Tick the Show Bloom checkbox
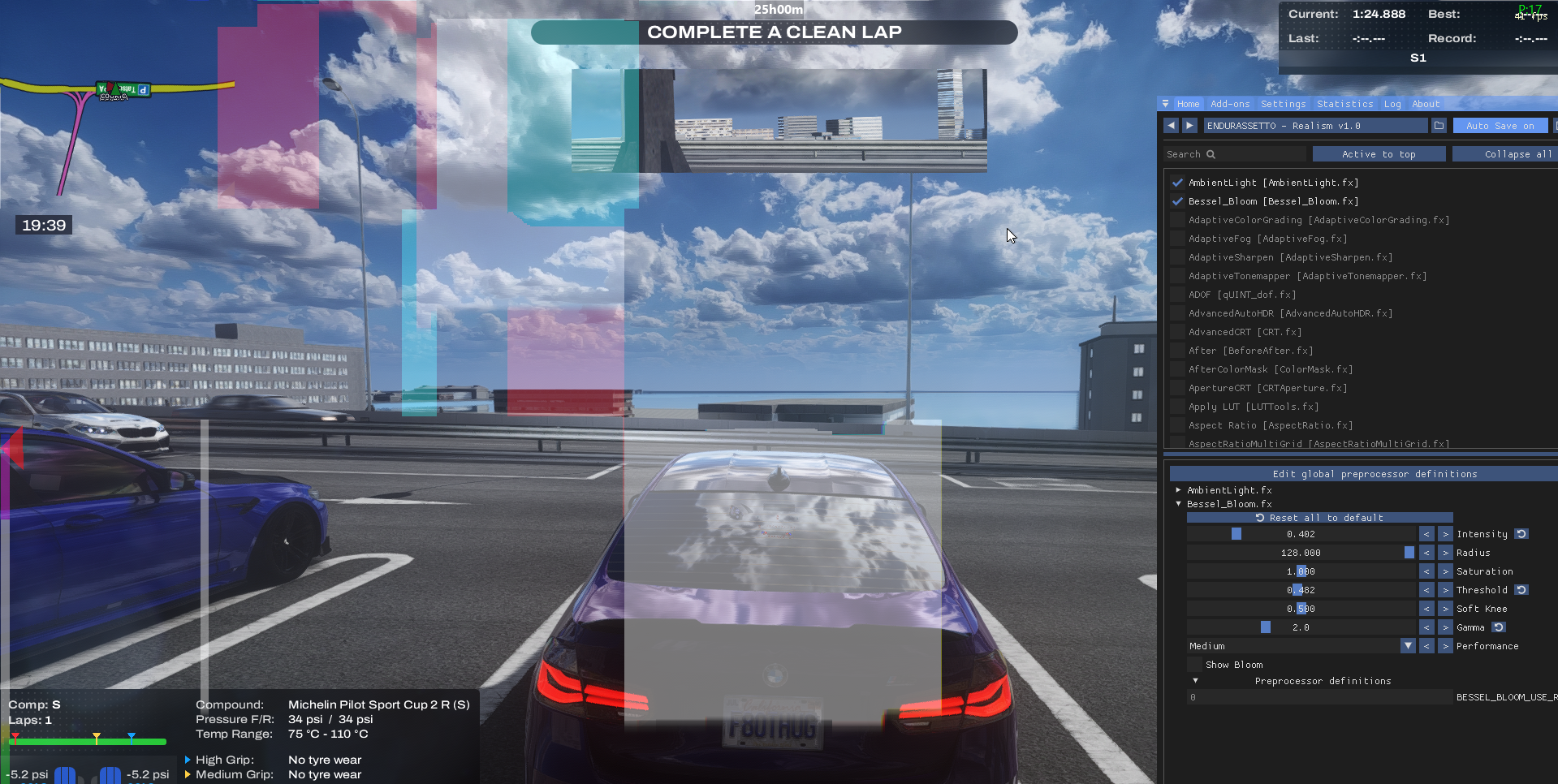Image resolution: width=1558 pixels, height=784 pixels. pos(1194,665)
